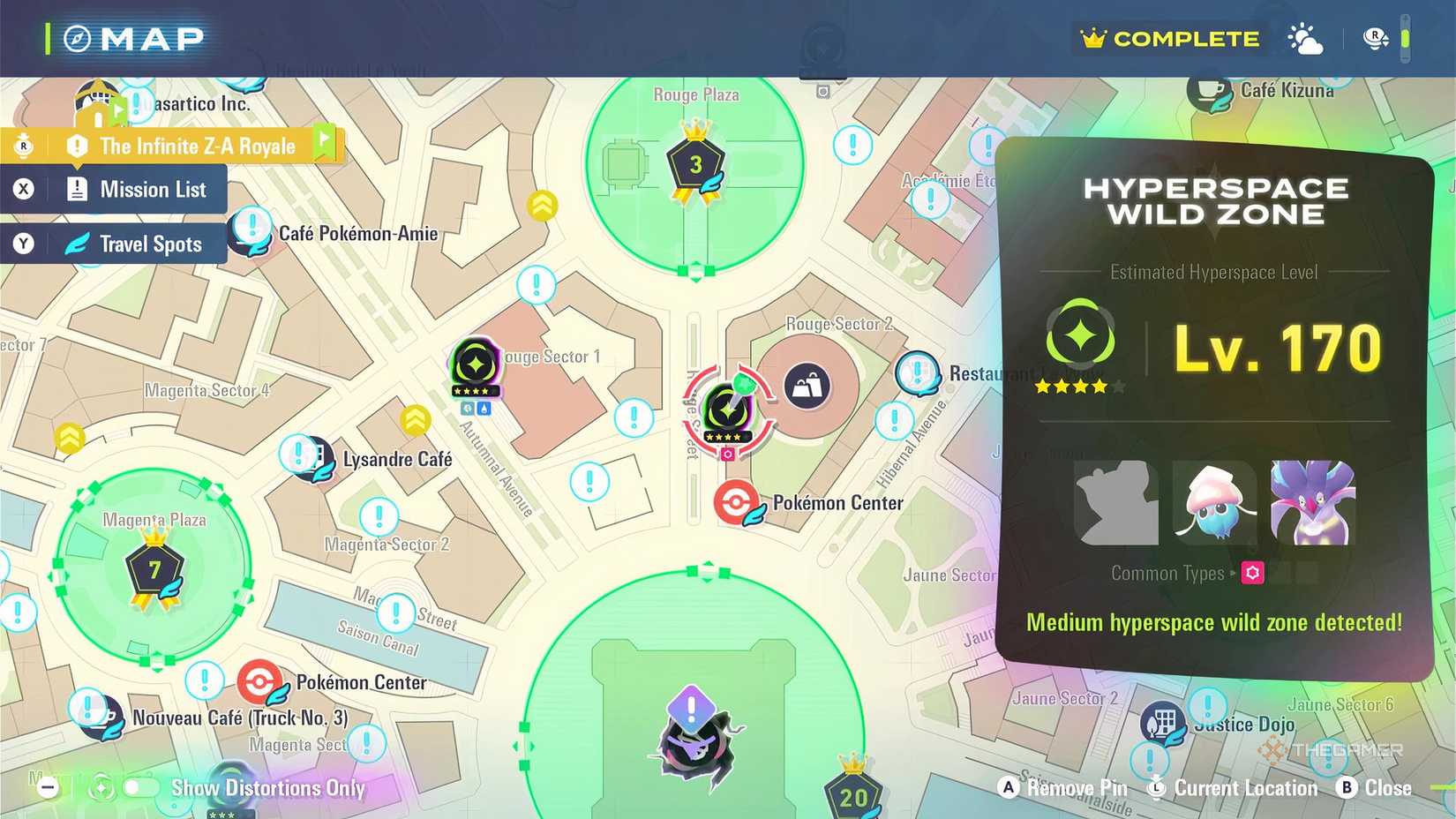Open the Pokémon Center icon near Hibernal Avenue

(738, 503)
